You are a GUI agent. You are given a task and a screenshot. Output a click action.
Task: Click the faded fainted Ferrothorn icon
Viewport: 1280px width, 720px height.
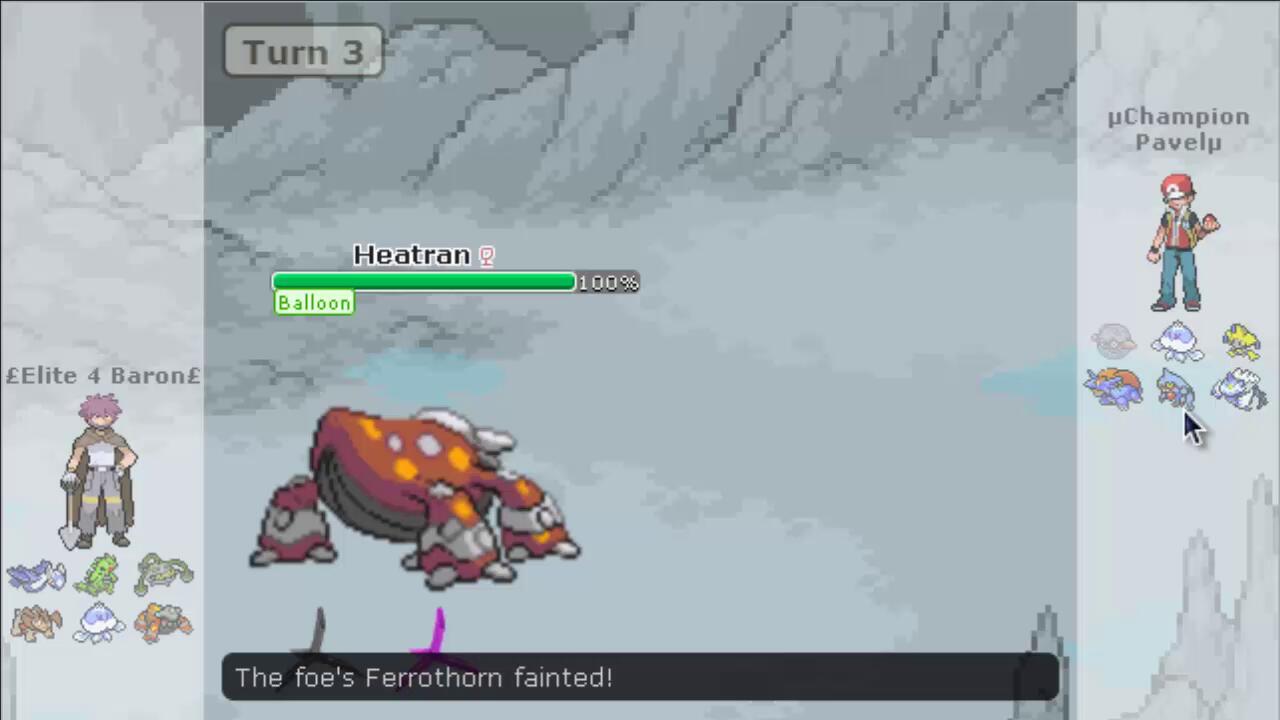[x=1113, y=343]
